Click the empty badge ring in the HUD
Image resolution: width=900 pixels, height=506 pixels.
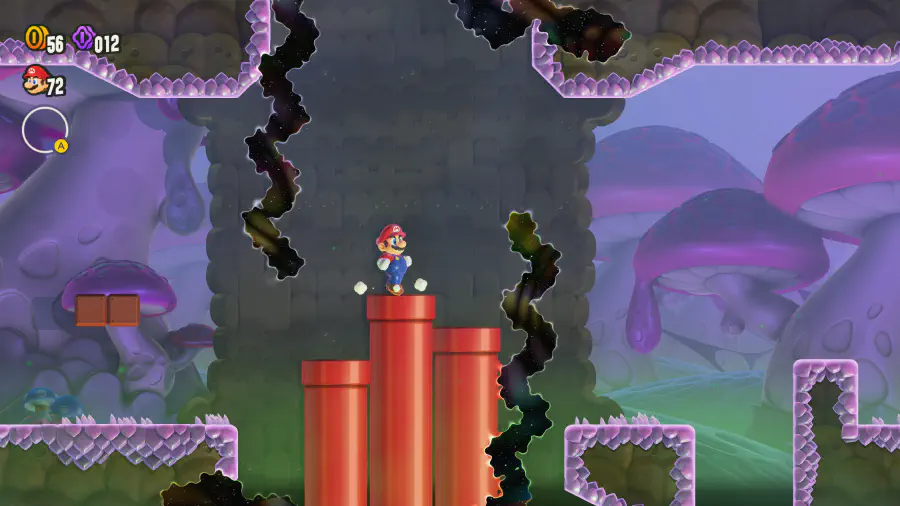click(45, 130)
